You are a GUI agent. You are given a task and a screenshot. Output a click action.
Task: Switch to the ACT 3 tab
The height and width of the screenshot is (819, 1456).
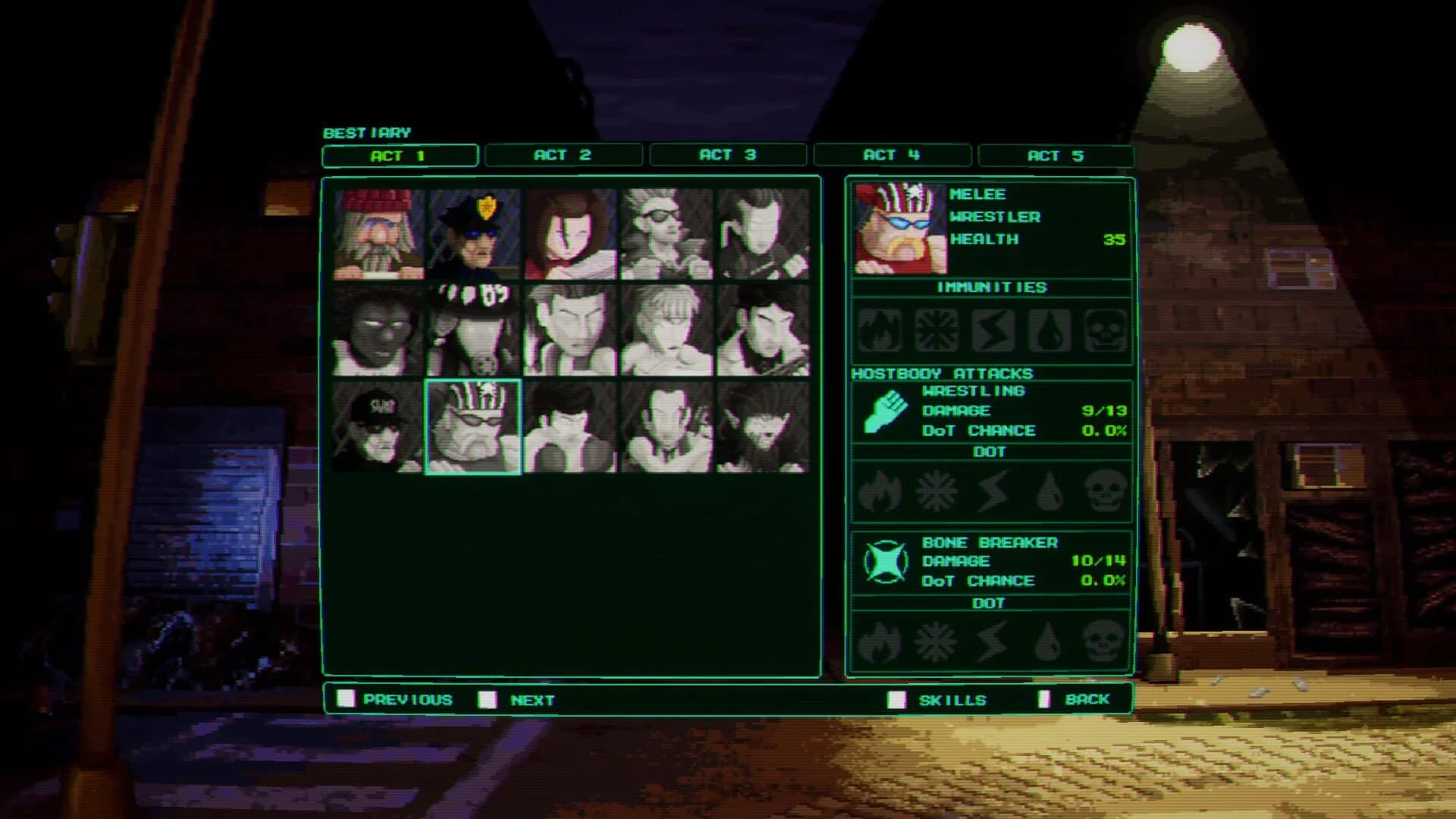(727, 155)
